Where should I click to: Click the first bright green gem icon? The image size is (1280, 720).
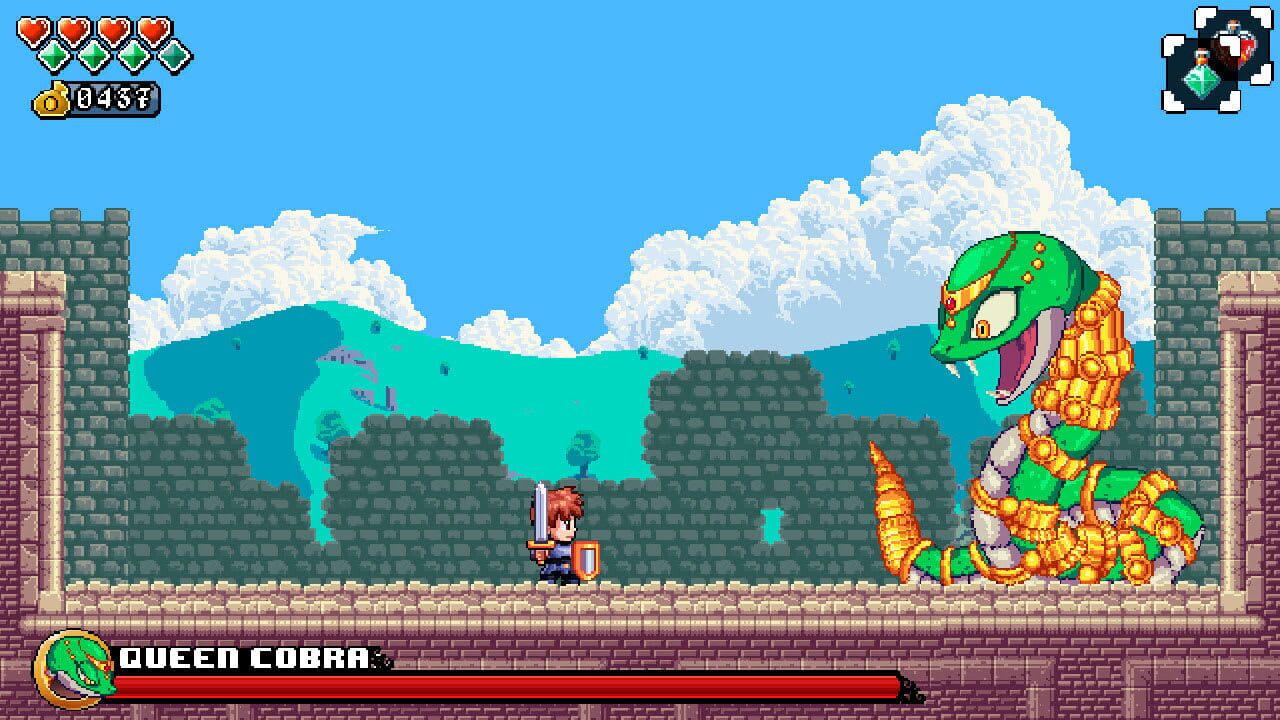[x=54, y=56]
